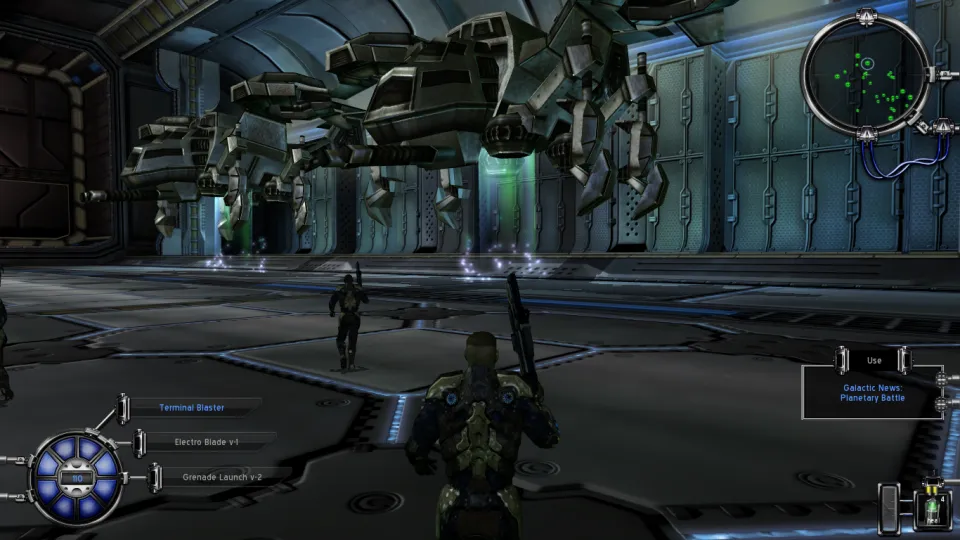Switch to the Electro Blade v-1
The height and width of the screenshot is (540, 960).
(x=209, y=441)
